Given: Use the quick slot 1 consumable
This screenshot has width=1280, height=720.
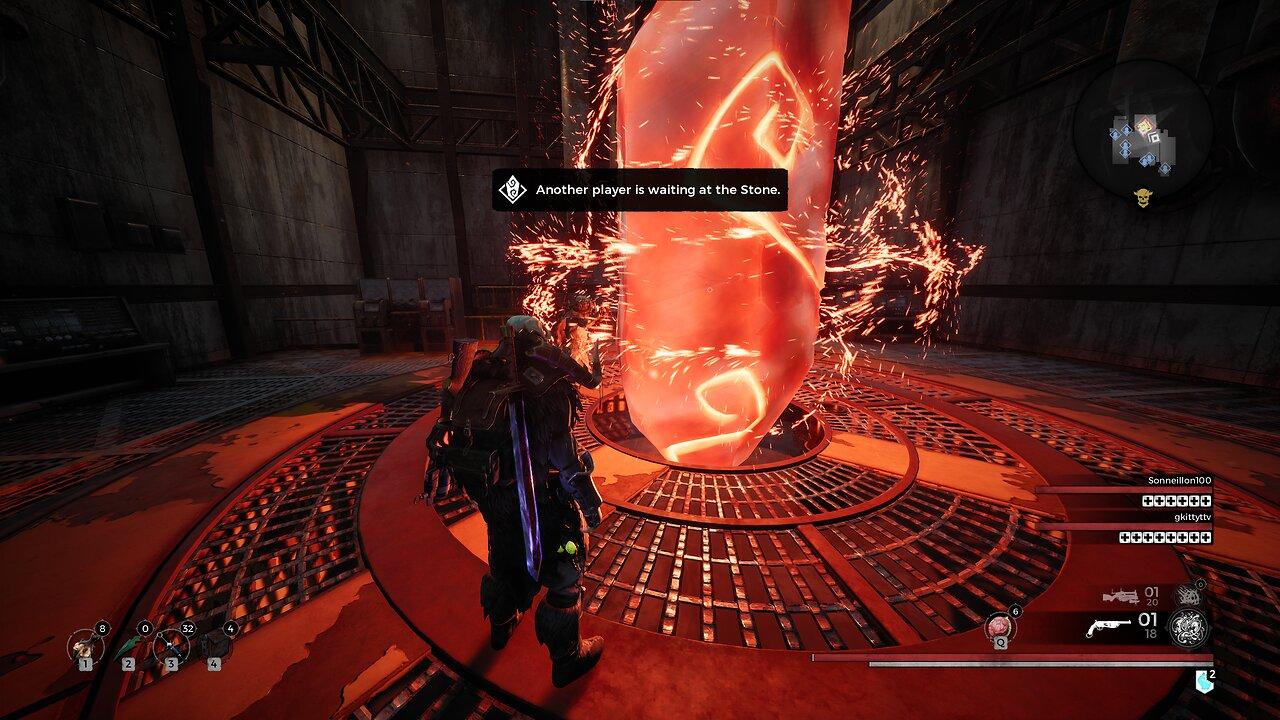Looking at the screenshot, I should [x=83, y=645].
